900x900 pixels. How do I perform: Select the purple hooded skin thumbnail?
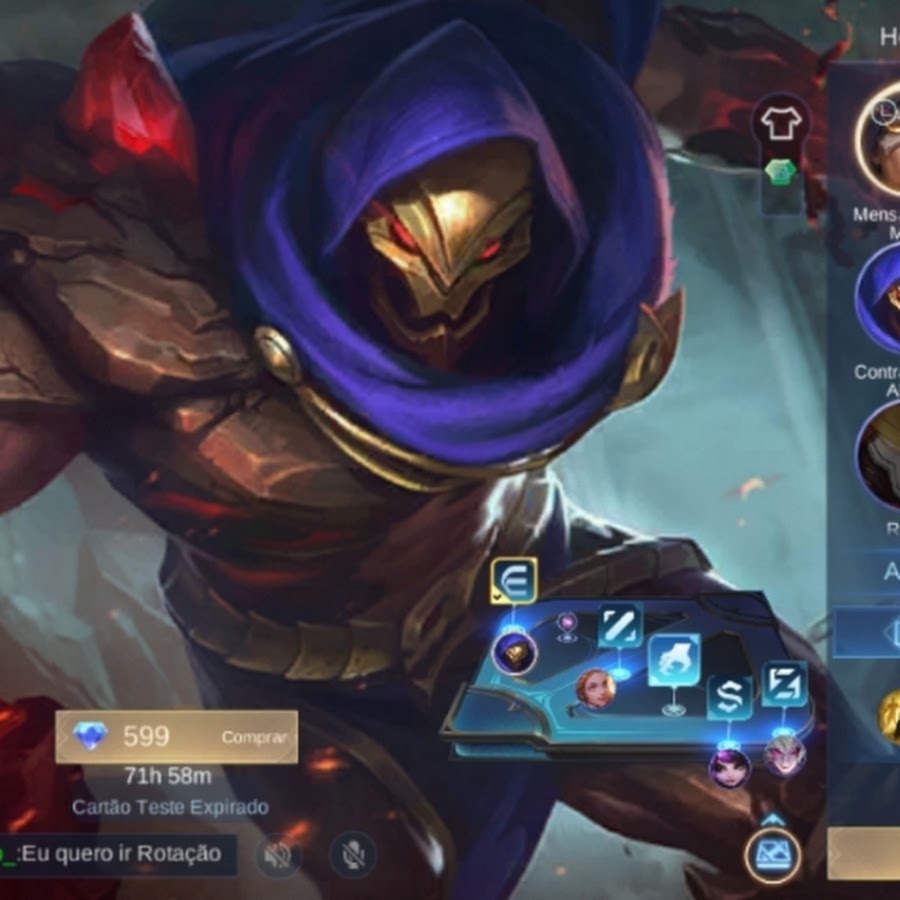879,298
